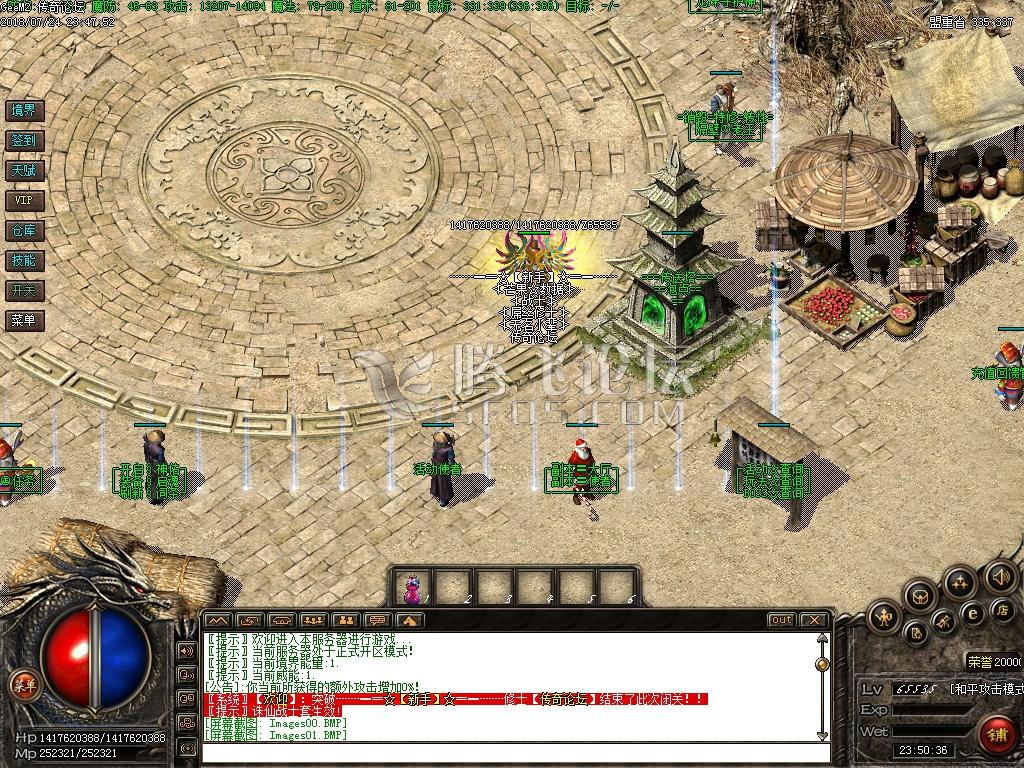The height and width of the screenshot is (768, 1024).
Task: Open the red 铺 stall button
Action: 996,734
